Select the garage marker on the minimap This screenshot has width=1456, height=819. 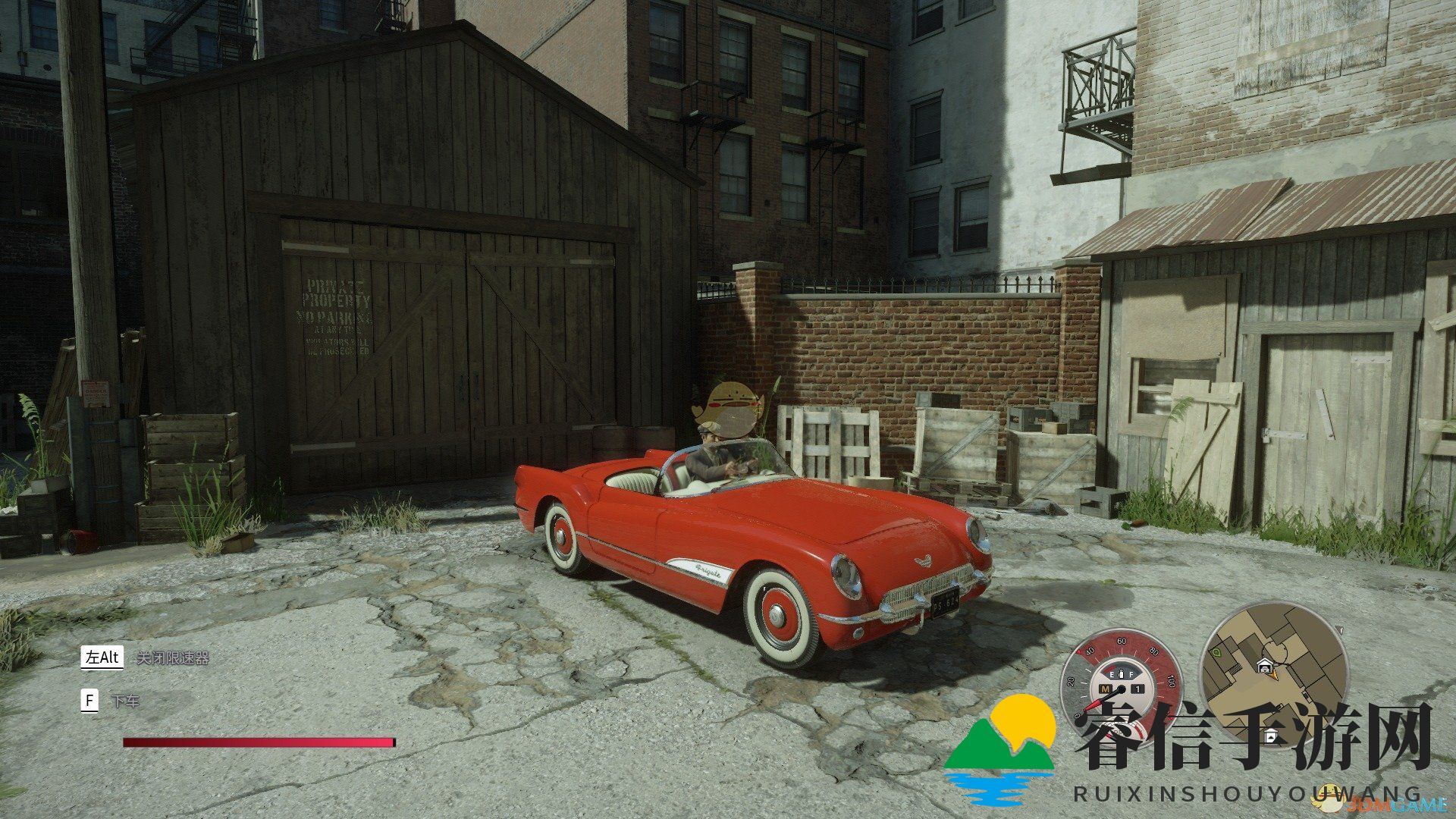[x=1264, y=666]
